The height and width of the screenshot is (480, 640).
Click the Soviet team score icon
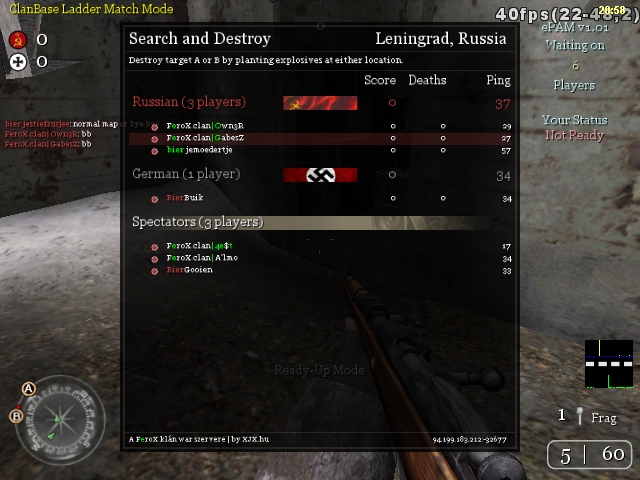(17, 40)
